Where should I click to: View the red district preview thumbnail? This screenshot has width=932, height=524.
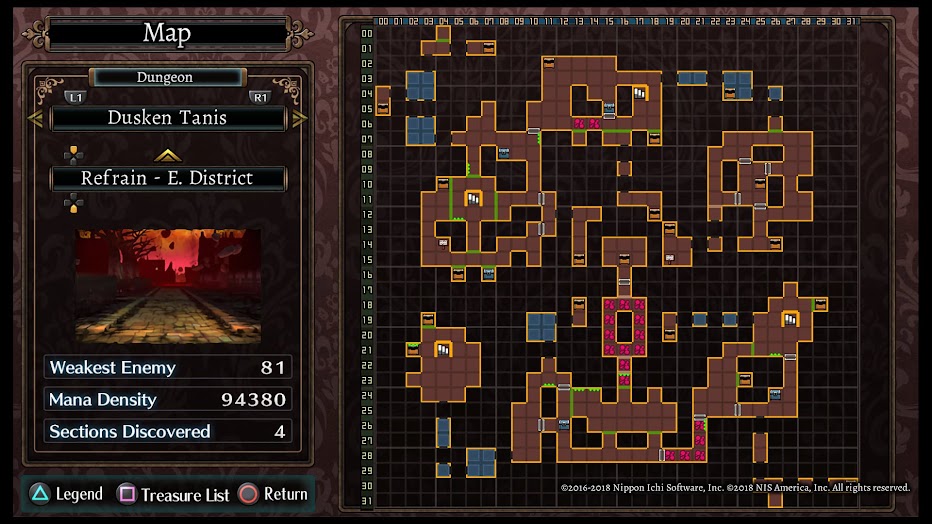coord(168,287)
